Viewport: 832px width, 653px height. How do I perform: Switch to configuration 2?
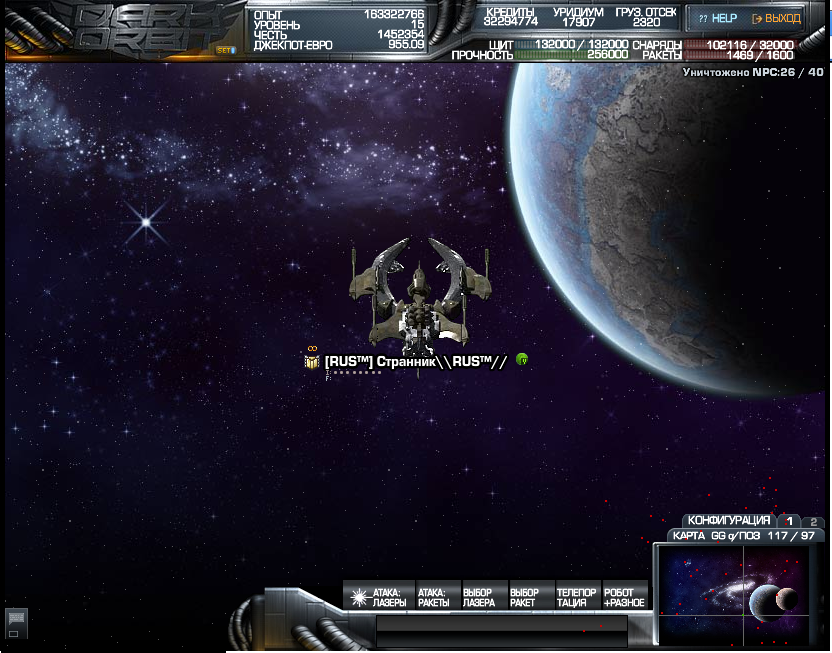point(813,521)
